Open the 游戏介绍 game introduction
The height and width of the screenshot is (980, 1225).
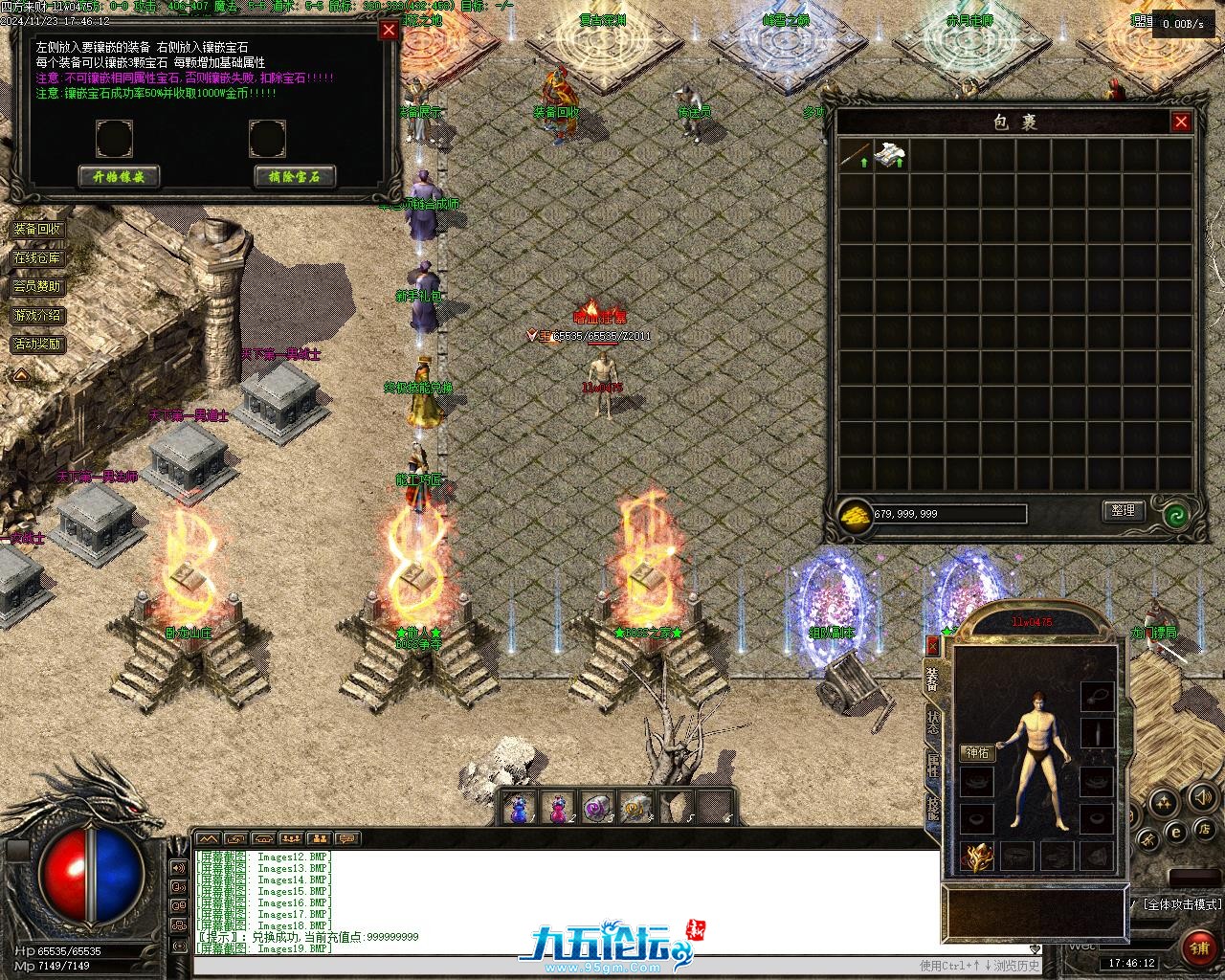tap(37, 316)
